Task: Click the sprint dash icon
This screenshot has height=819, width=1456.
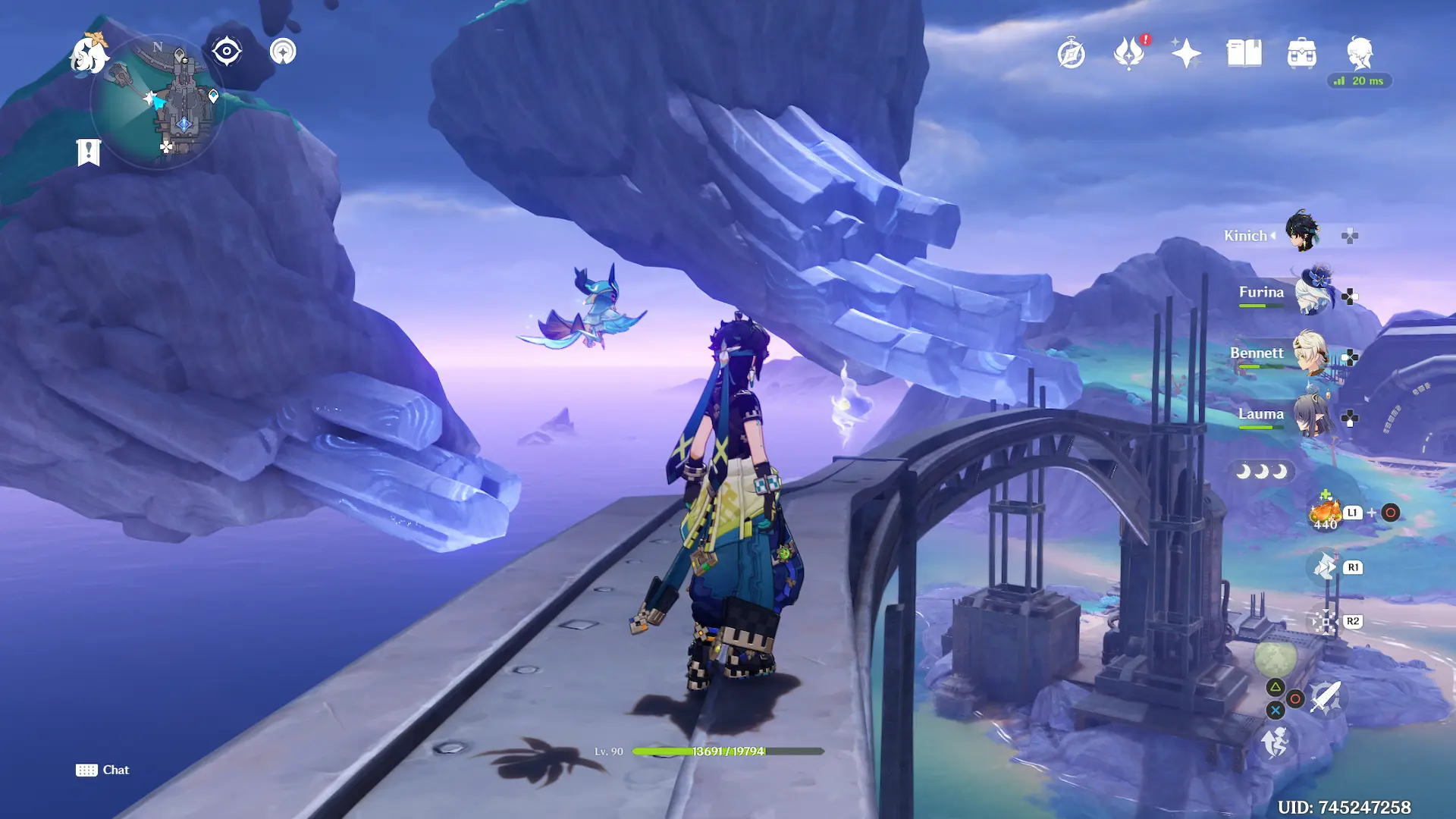Action: 1276,742
